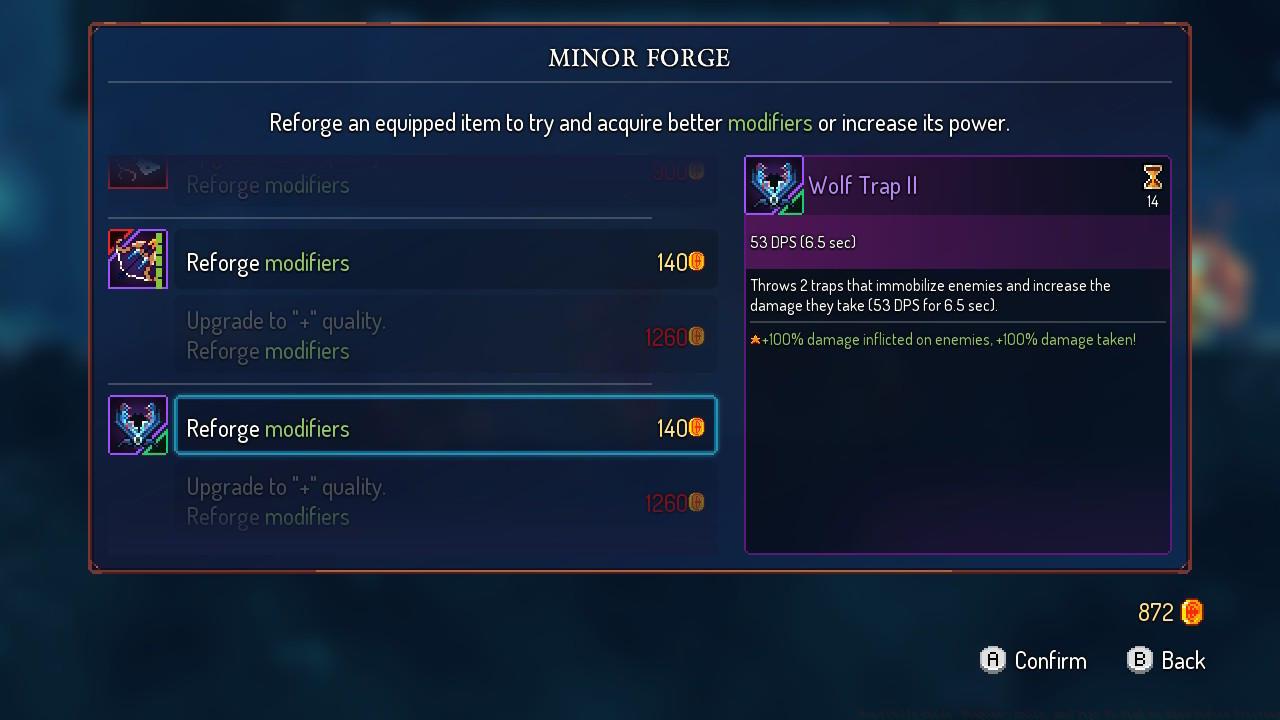Click the green modifiers link in the description
Viewport: 1280px width, 720px height.
(x=770, y=122)
